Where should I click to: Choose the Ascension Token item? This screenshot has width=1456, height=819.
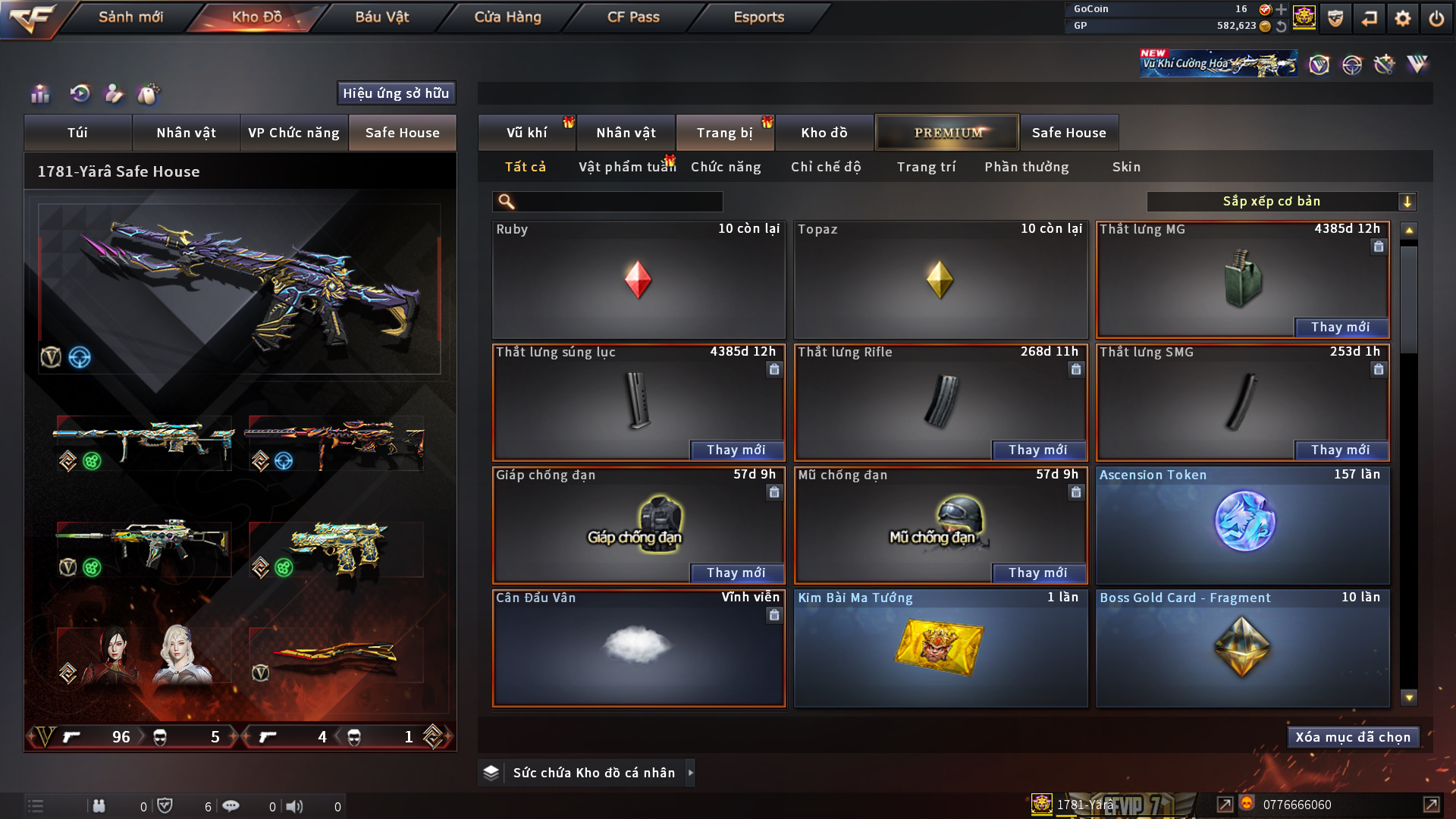point(1242,525)
